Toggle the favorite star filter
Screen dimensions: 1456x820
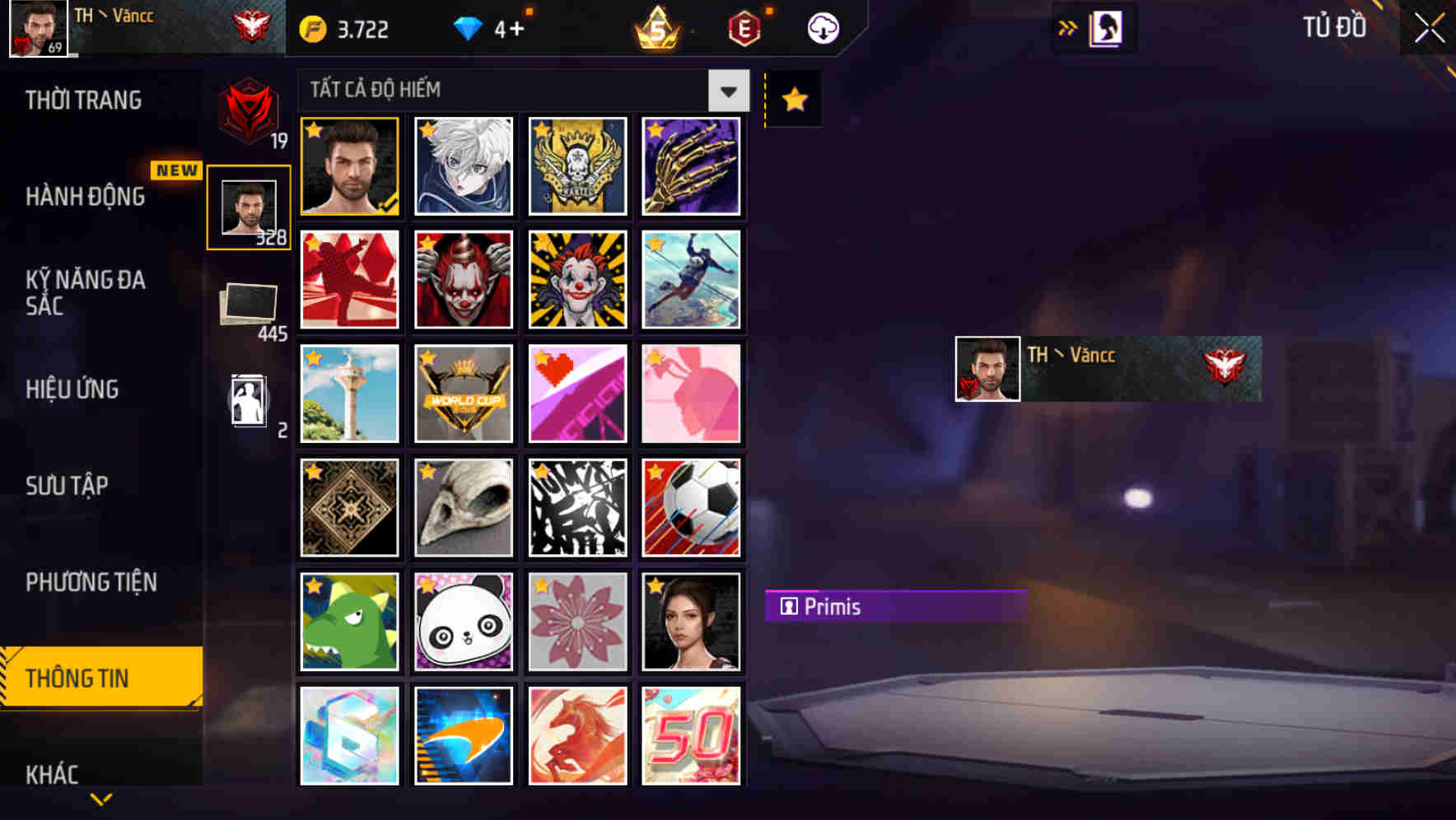click(x=793, y=100)
